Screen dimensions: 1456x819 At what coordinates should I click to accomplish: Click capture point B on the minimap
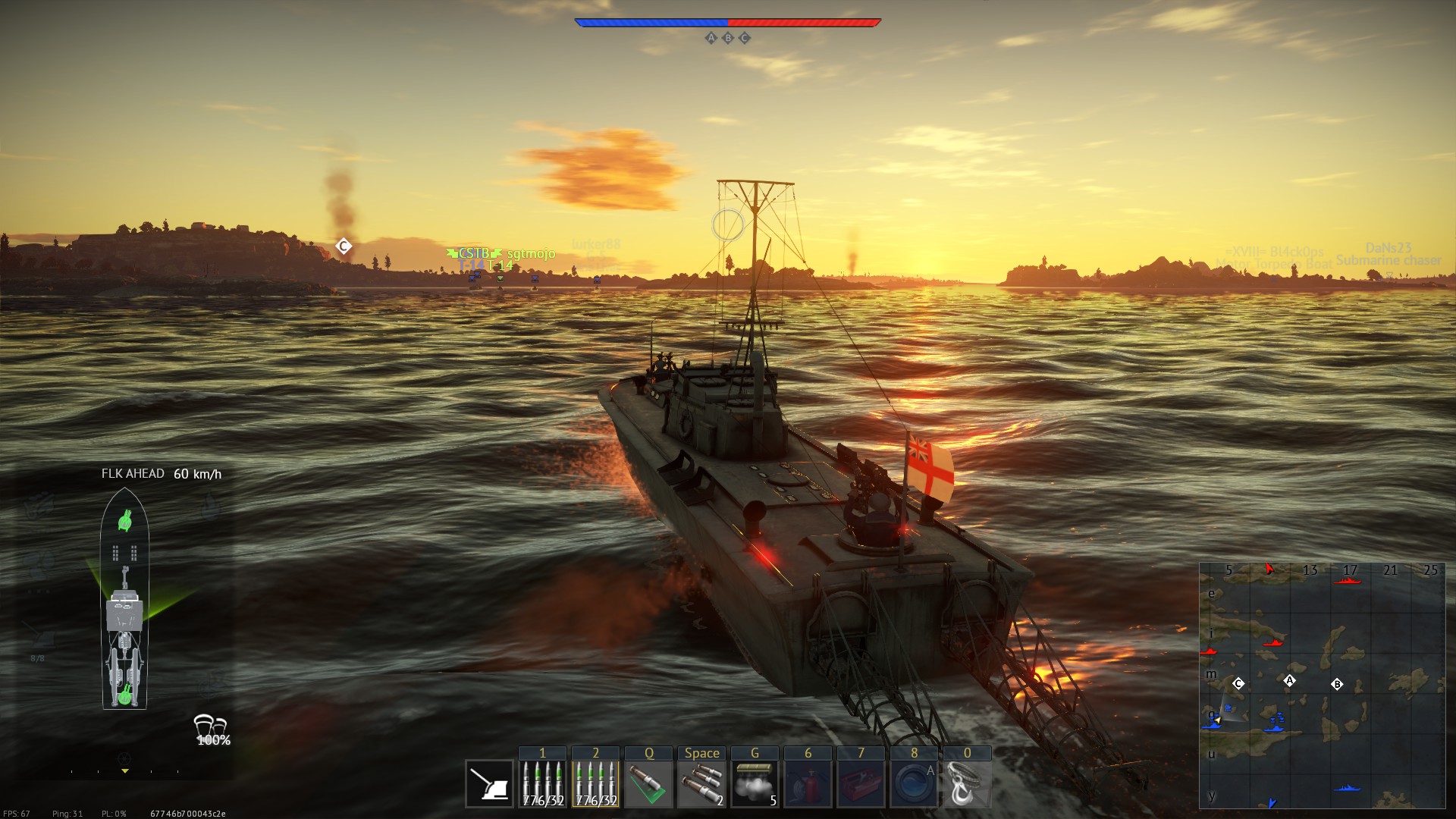click(x=1337, y=684)
